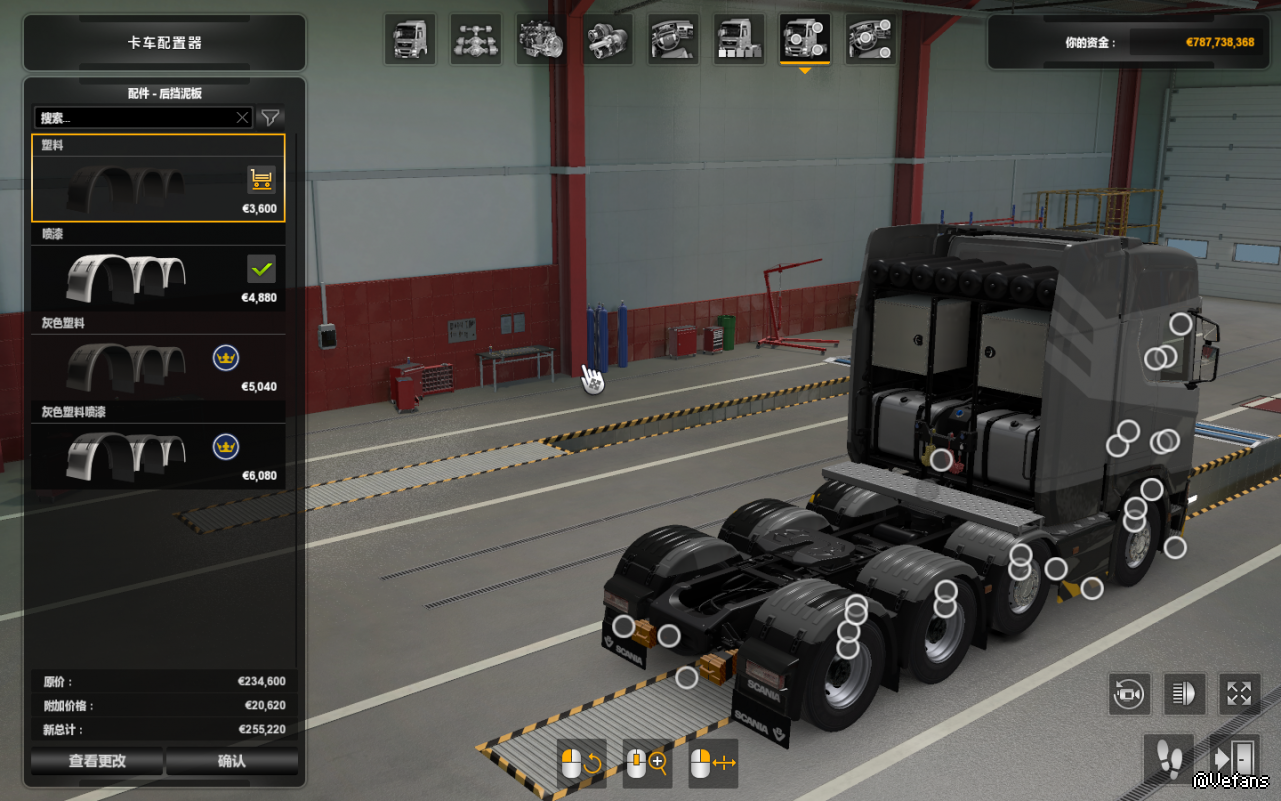This screenshot has height=801, width=1281.
Task: Clear the search field with the X
Action: pos(242,118)
